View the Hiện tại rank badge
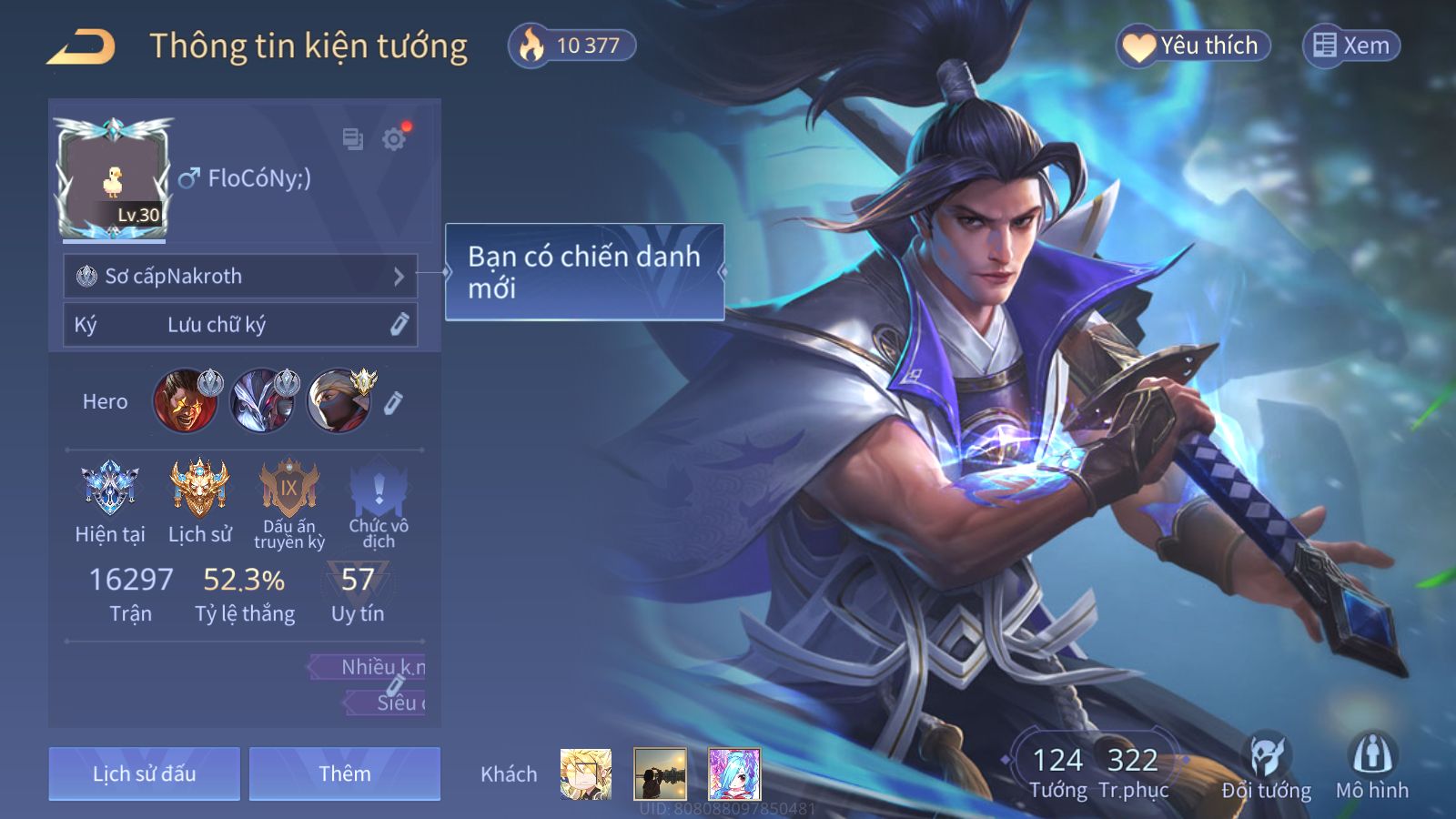This screenshot has height=819, width=1456. (110, 489)
